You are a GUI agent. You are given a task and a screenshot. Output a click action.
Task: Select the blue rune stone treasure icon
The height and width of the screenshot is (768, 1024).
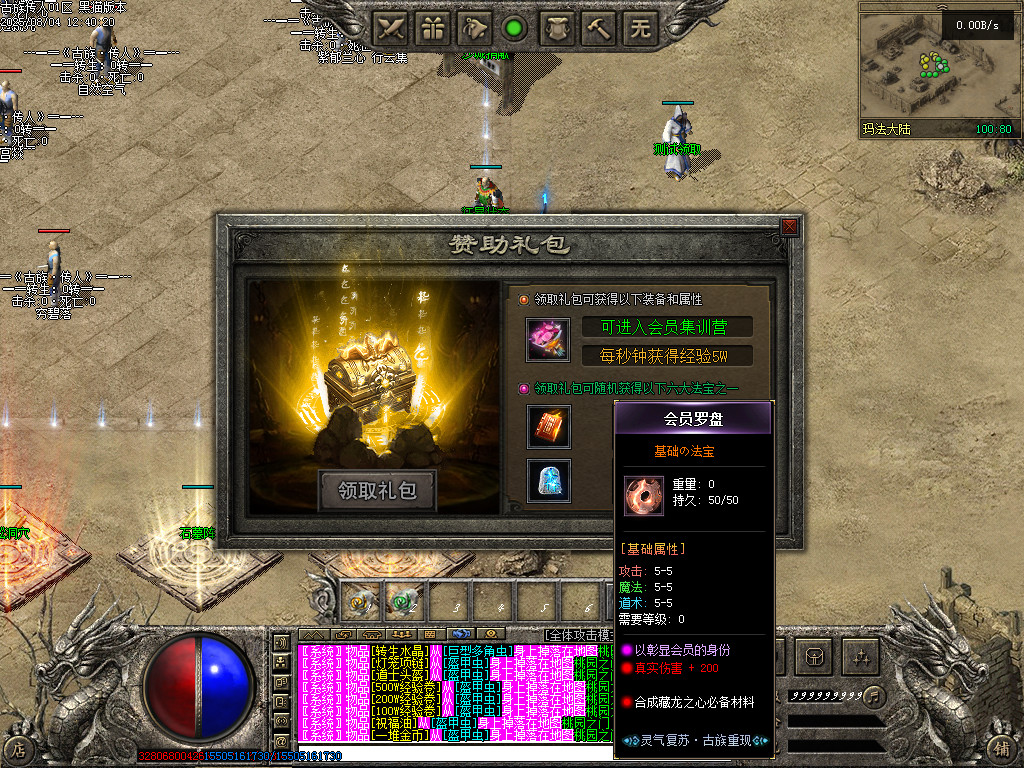click(549, 481)
